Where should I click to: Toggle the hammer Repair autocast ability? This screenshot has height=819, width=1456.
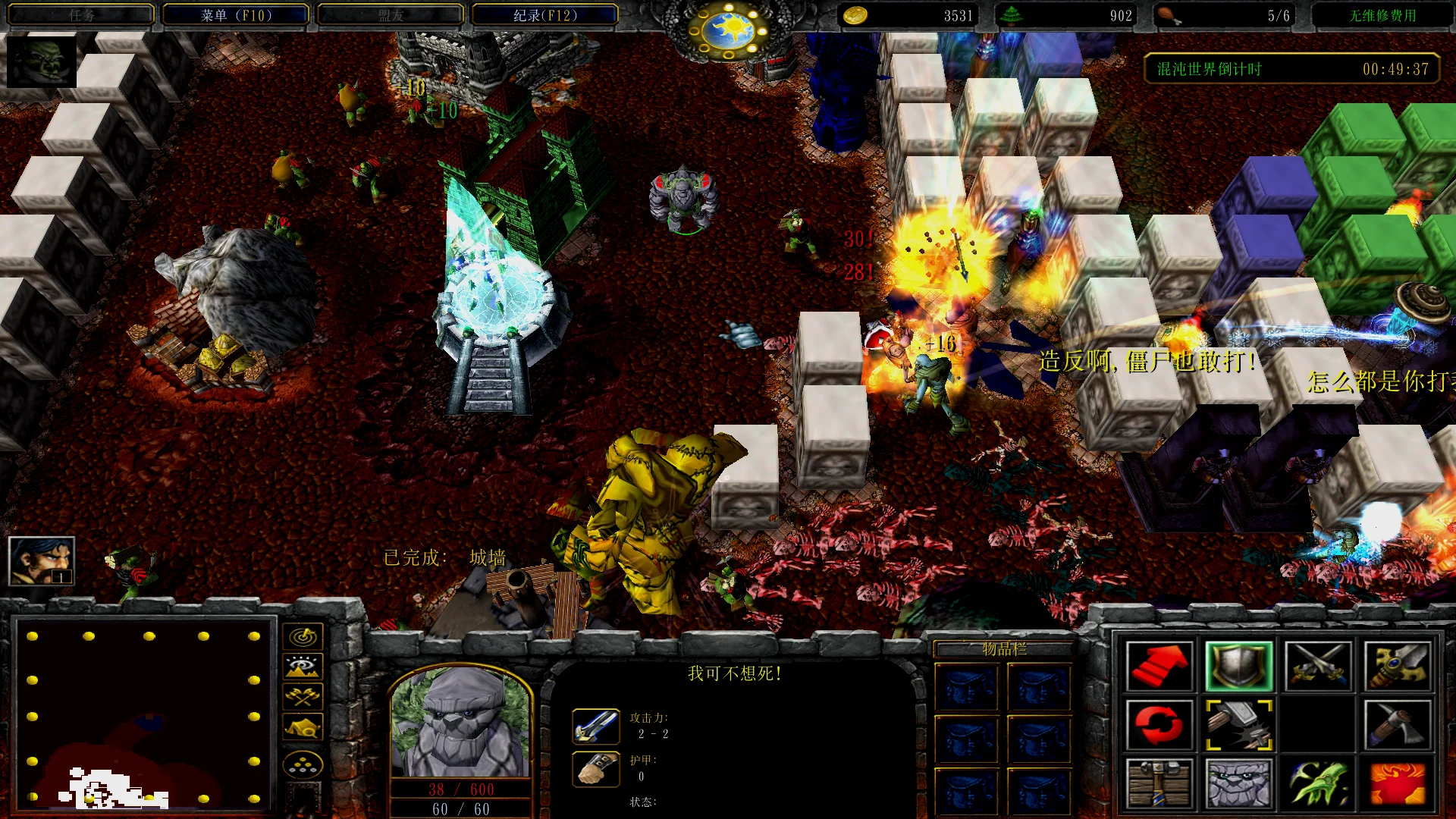pos(1238,725)
